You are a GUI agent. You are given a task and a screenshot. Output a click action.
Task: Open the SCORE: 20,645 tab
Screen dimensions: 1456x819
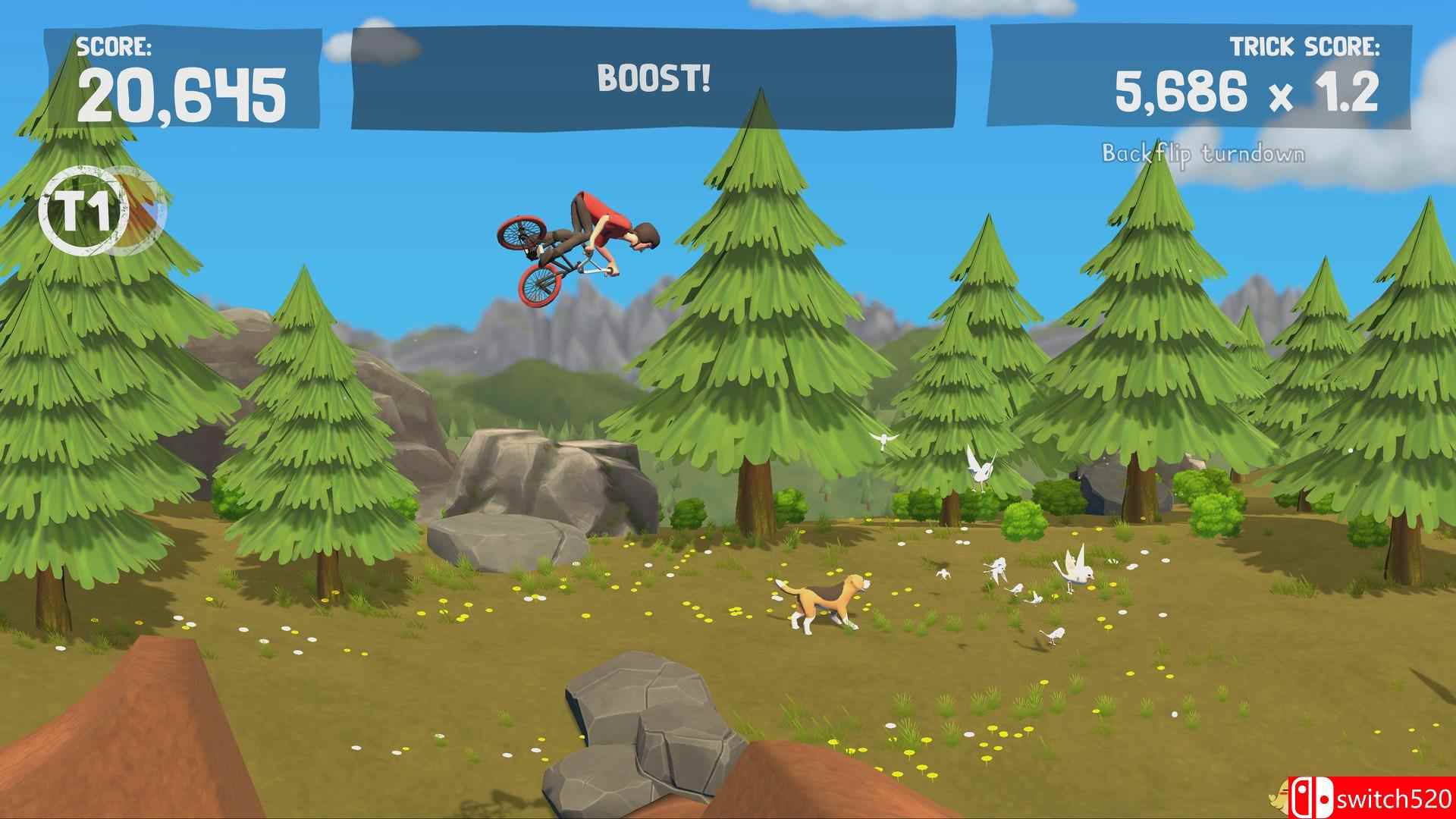[x=186, y=91]
